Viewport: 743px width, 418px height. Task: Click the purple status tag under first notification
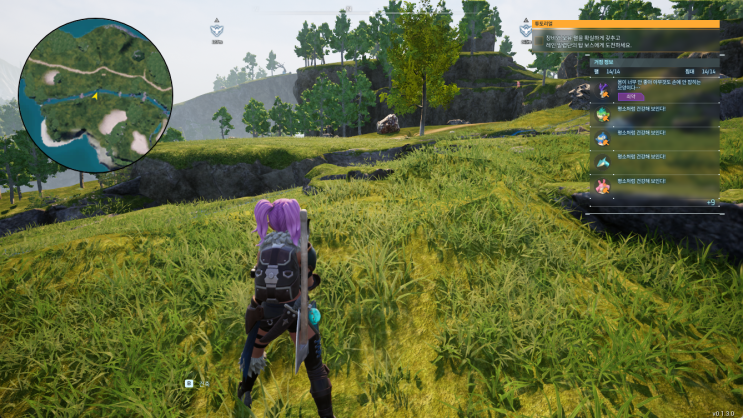tap(628, 96)
